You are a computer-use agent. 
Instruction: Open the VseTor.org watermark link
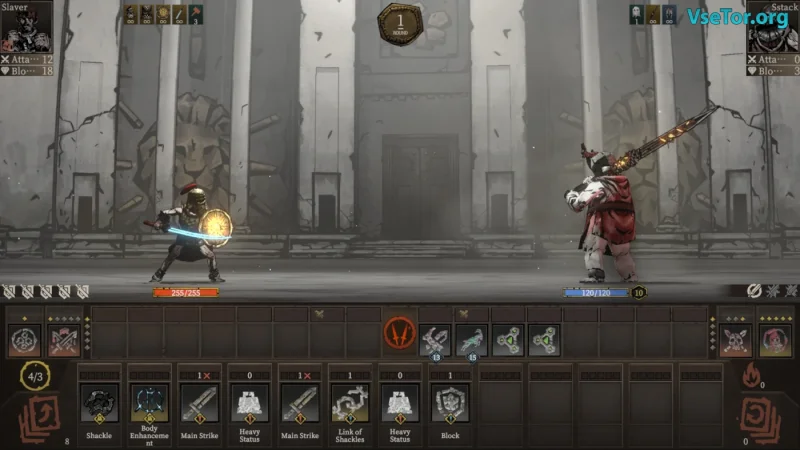(x=736, y=16)
